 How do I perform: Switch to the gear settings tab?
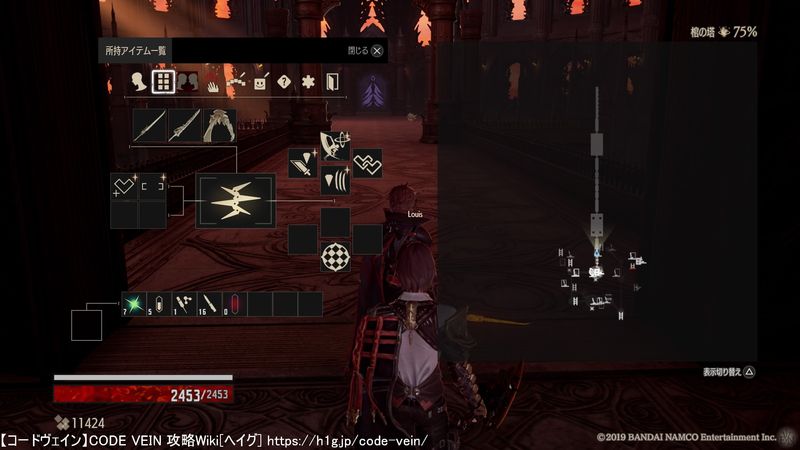pyautogui.click(x=309, y=83)
